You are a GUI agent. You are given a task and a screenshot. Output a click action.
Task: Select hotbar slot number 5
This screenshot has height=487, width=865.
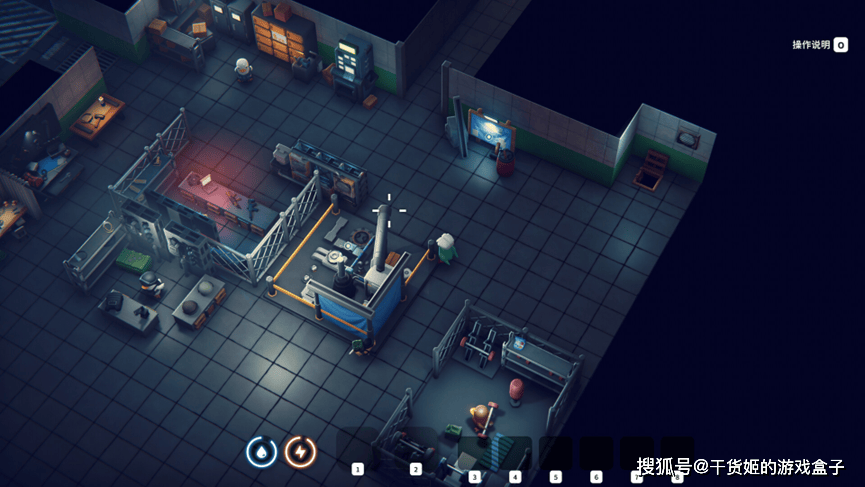[556, 454]
